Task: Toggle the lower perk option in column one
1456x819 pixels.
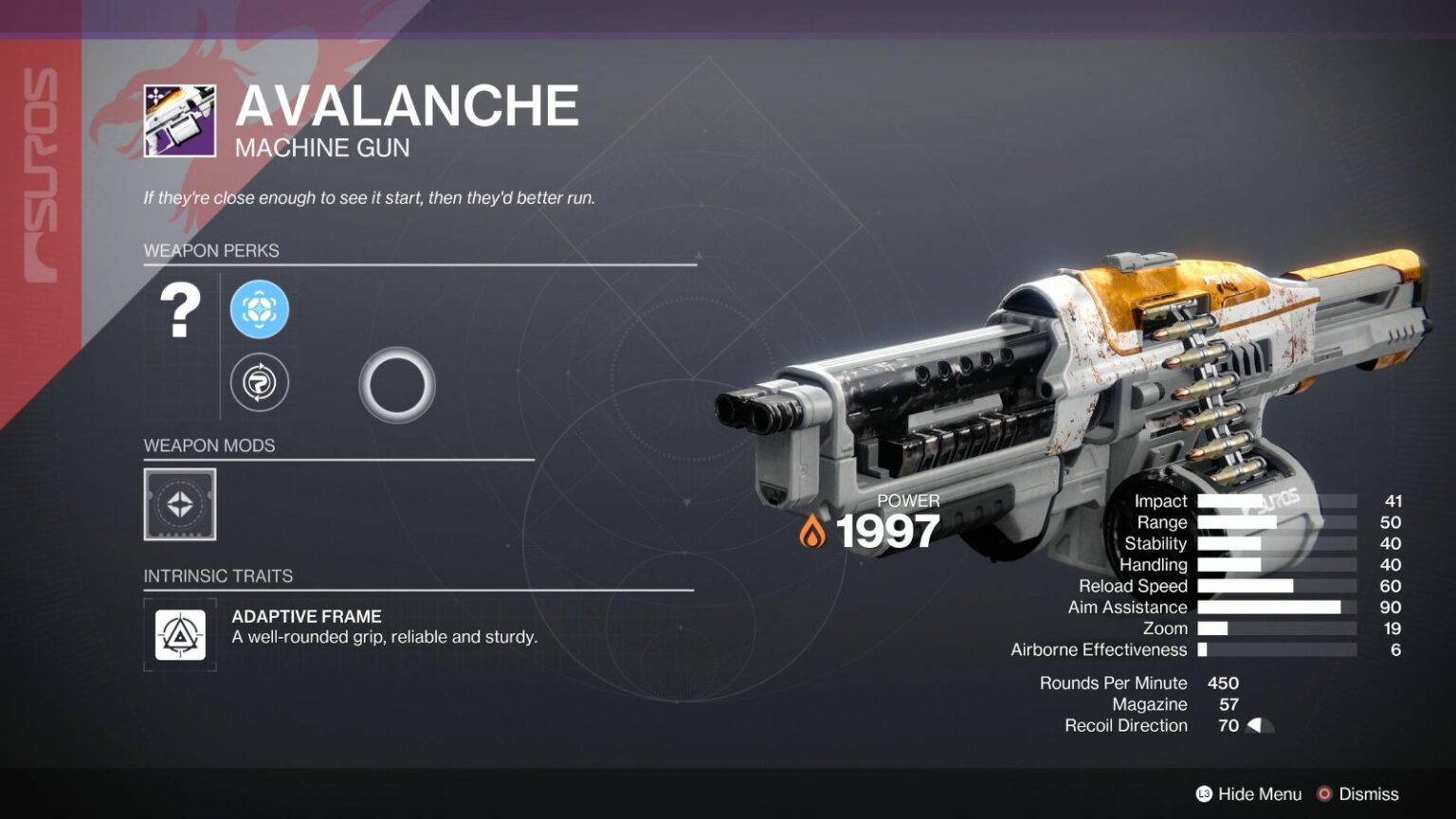Action: 259,383
